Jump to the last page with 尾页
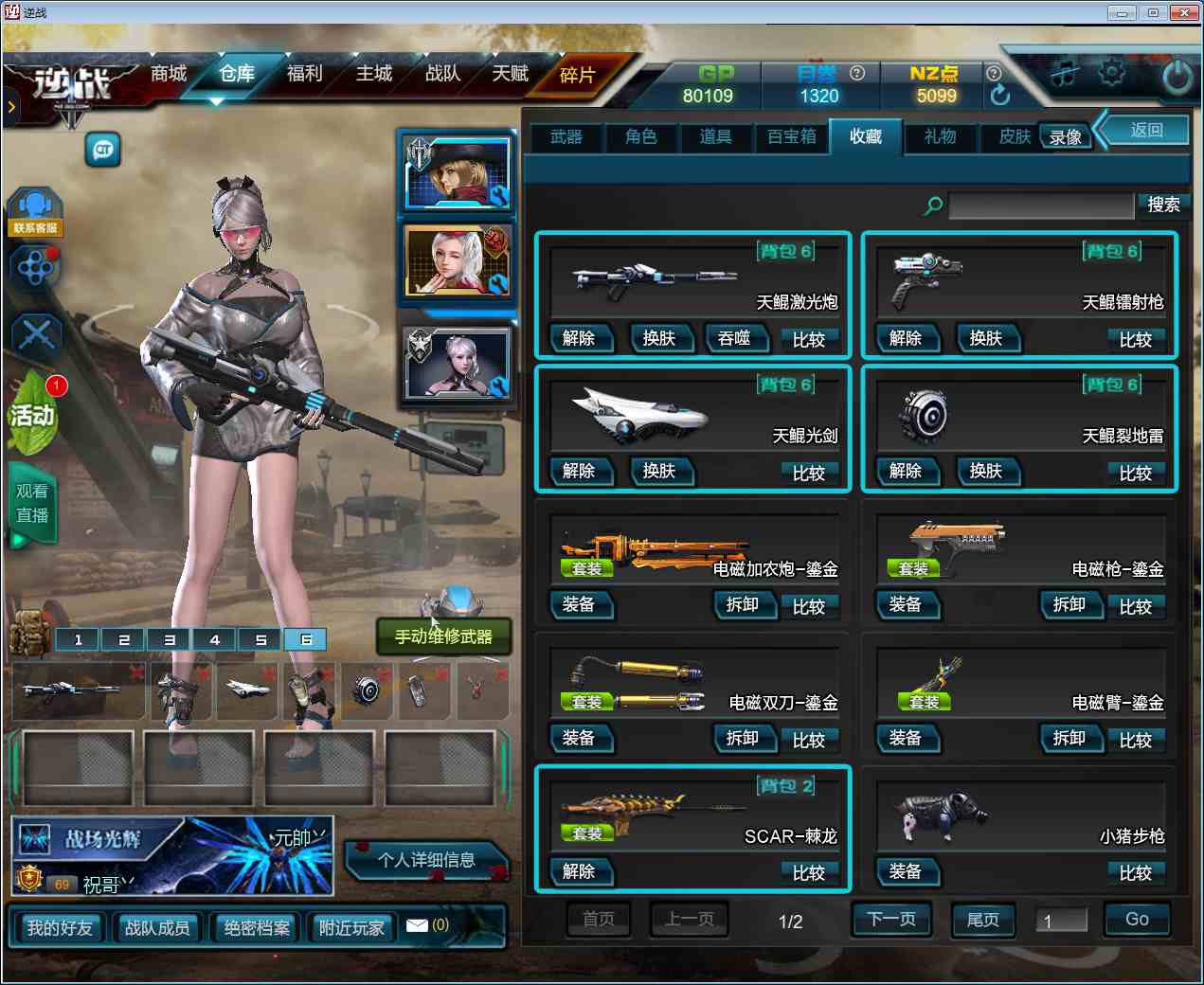The image size is (1204, 985). tap(982, 919)
